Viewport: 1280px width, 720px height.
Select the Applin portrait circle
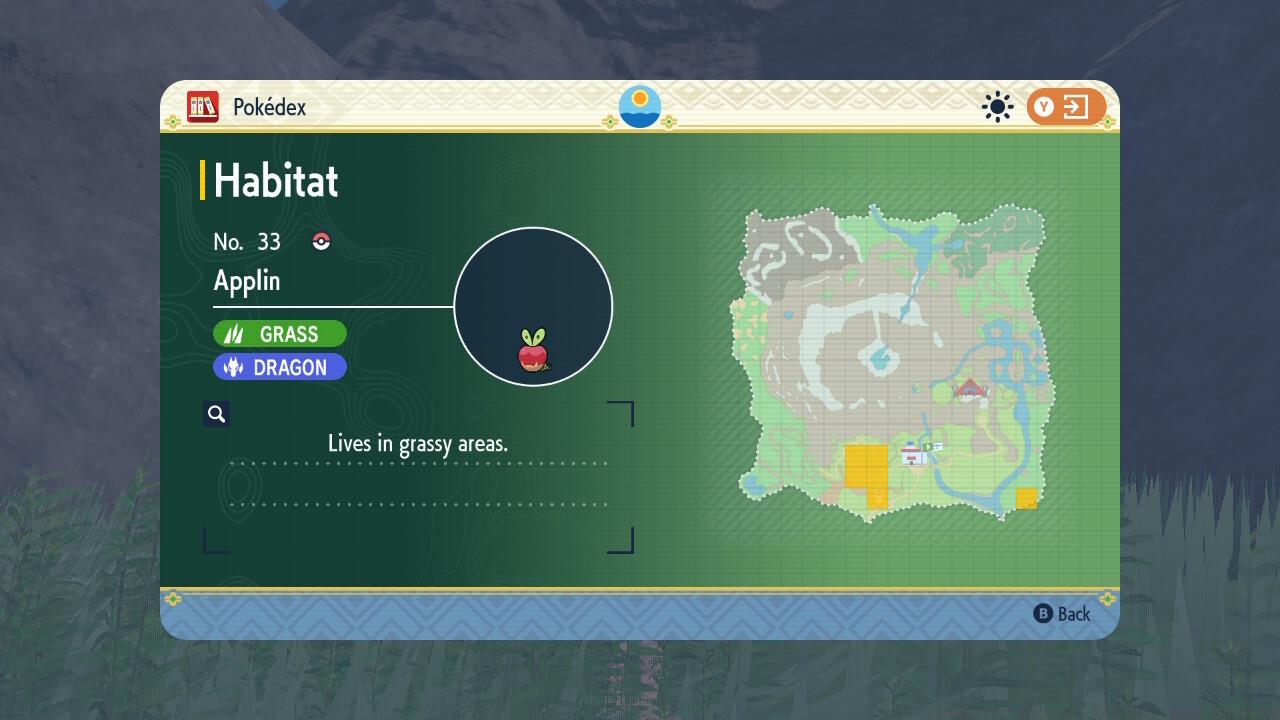point(533,306)
